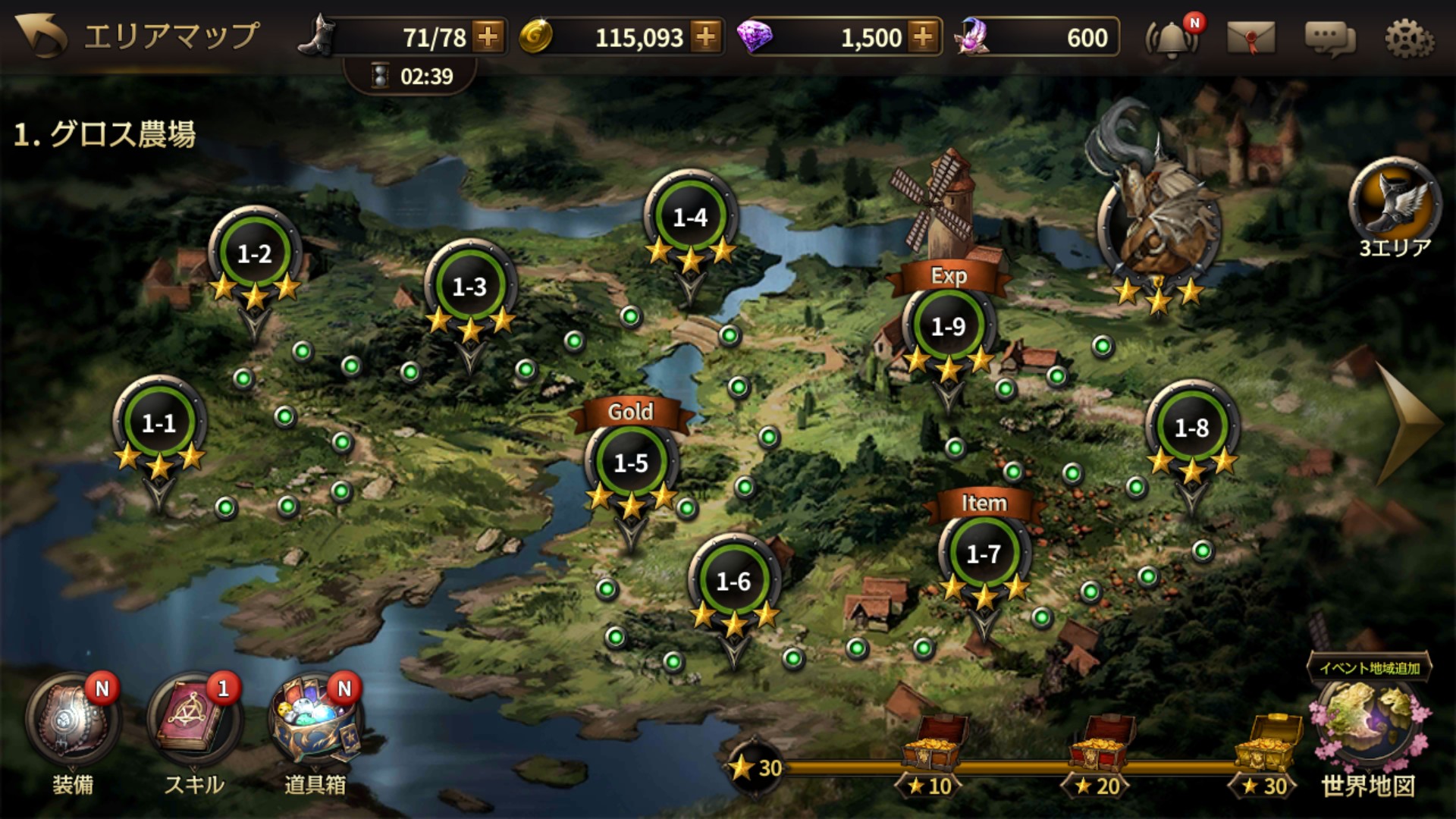Open the settings gear
Viewport: 1456px width, 819px height.
point(1409,38)
